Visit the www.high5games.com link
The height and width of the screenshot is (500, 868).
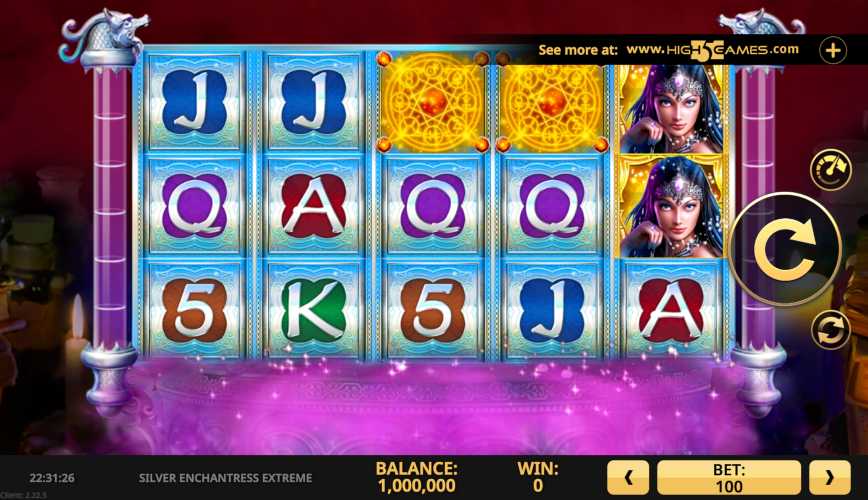(x=712, y=49)
